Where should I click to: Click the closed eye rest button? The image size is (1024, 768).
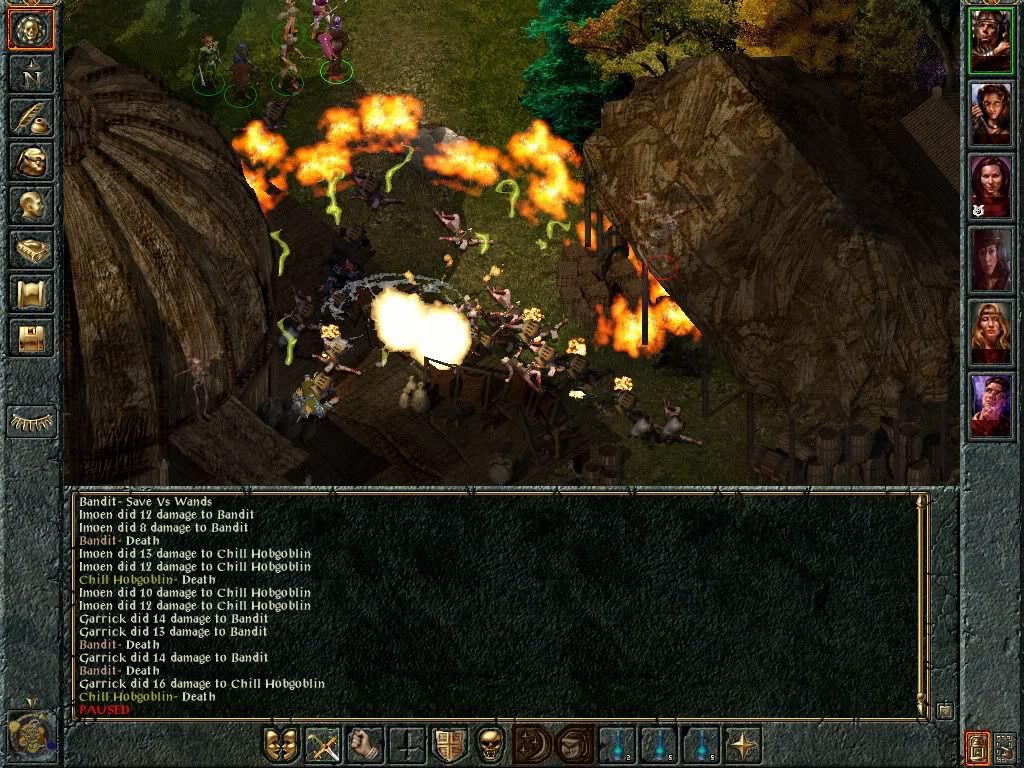[x=30, y=421]
